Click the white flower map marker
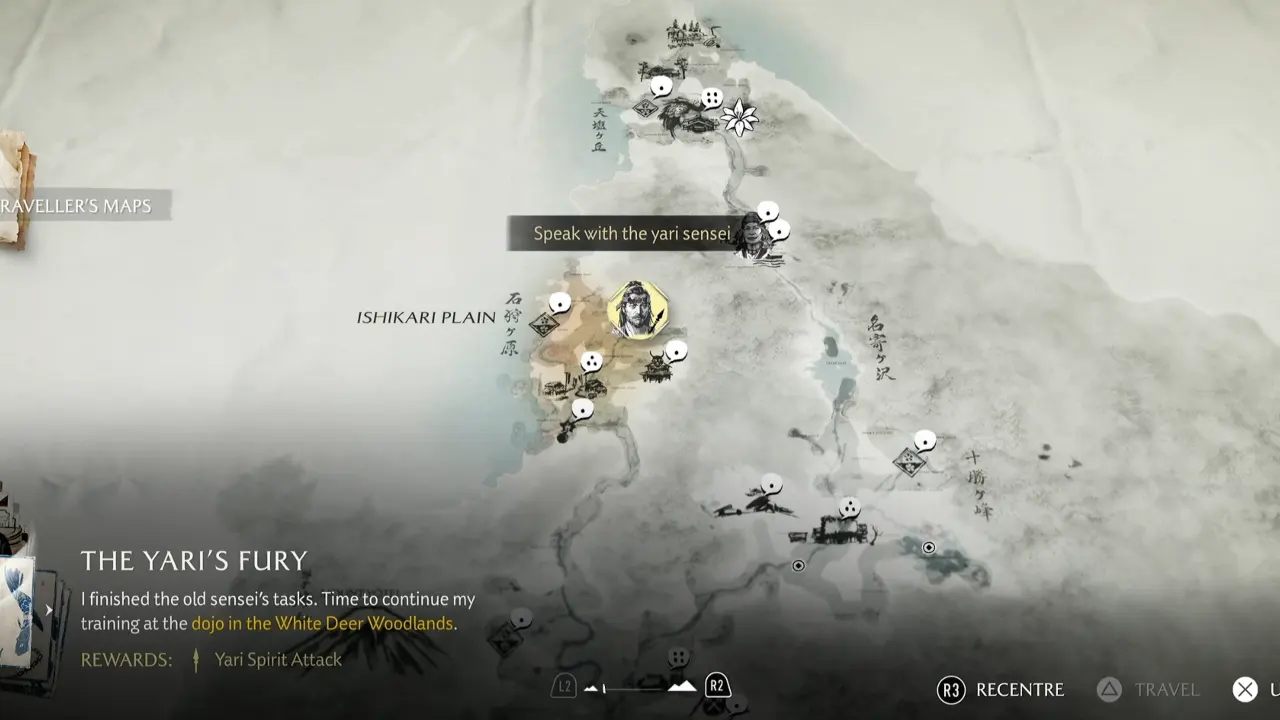This screenshot has width=1280, height=720. pyautogui.click(x=740, y=118)
